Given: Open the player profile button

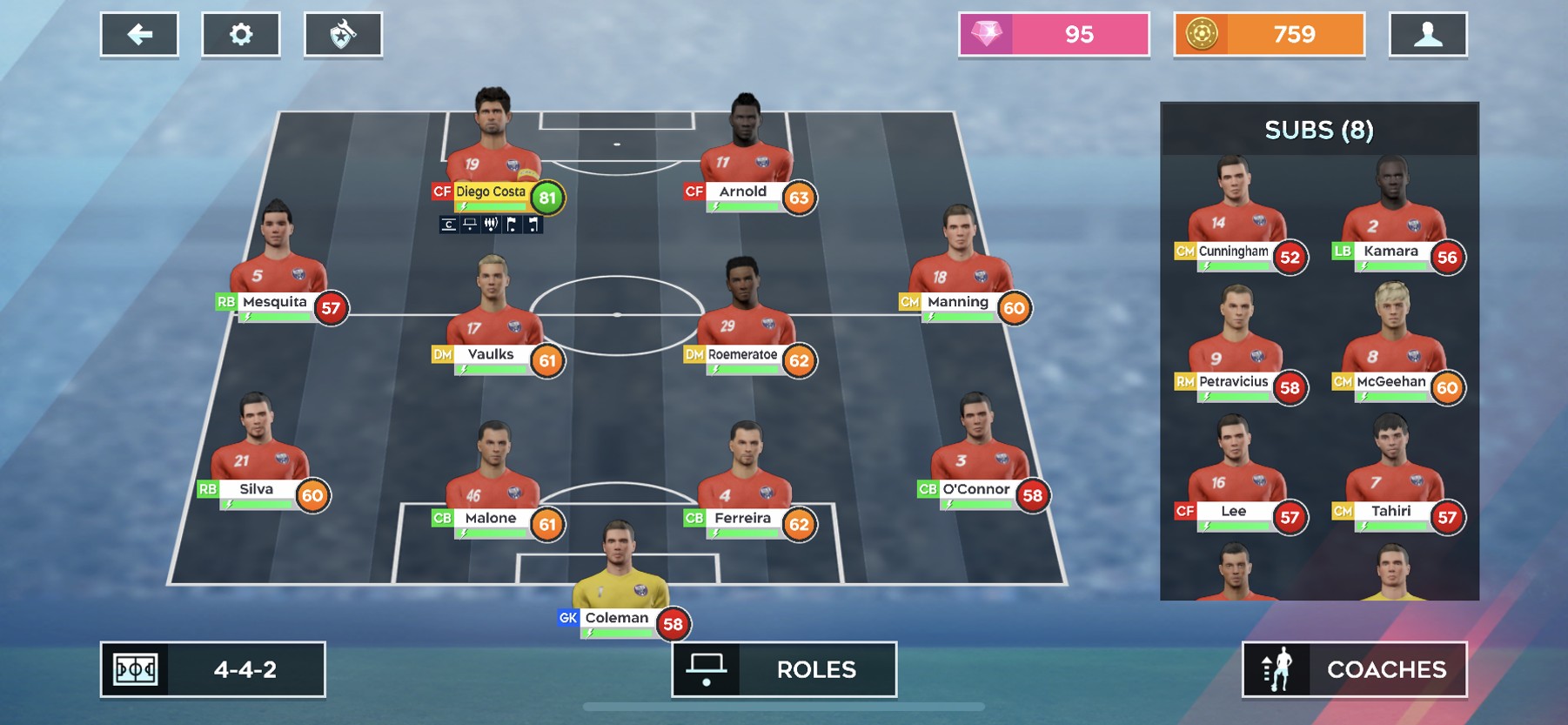Looking at the screenshot, I should click(1428, 35).
